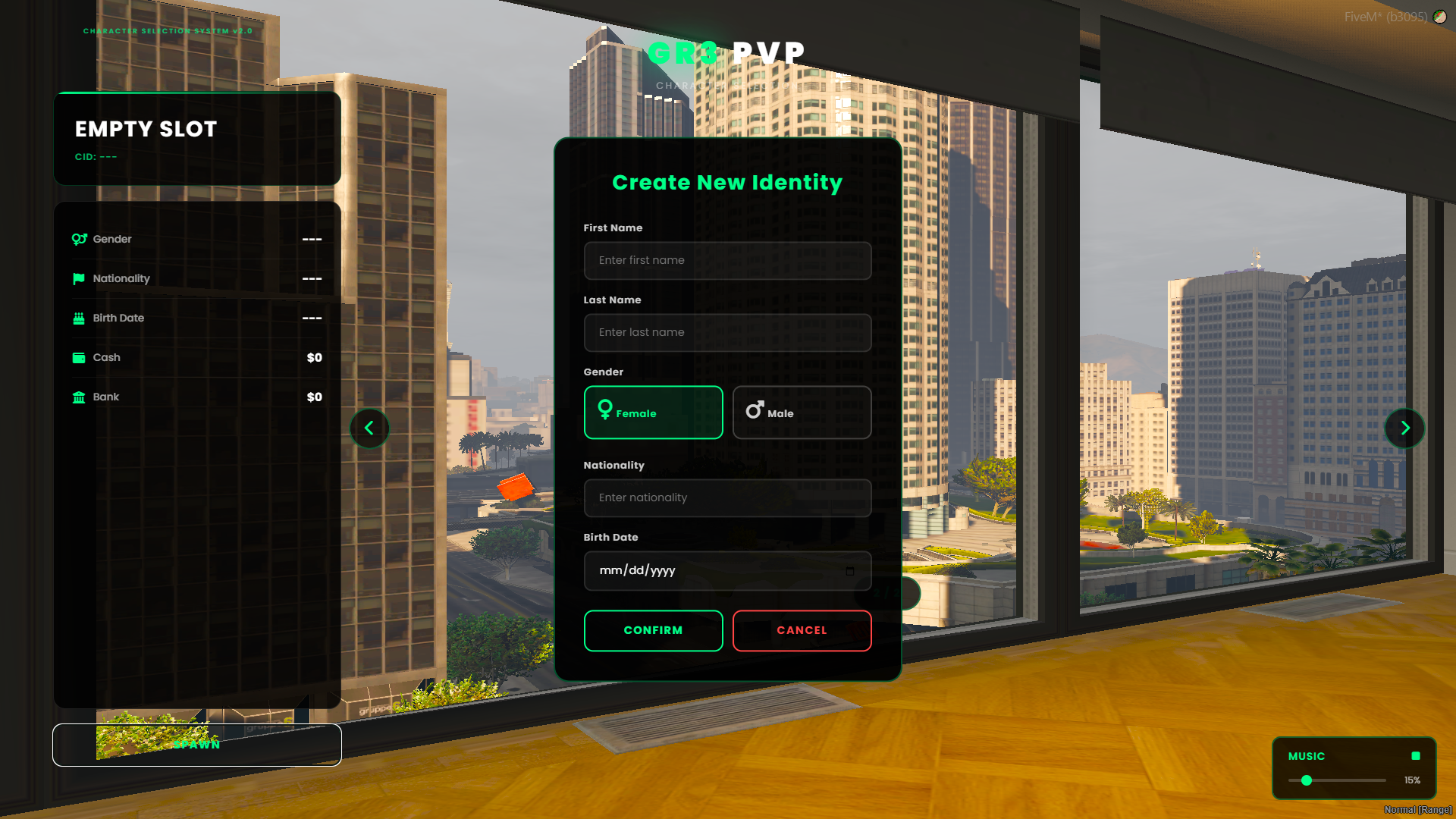Image resolution: width=1456 pixels, height=819 pixels.
Task: Select the Female gender option
Action: (x=653, y=413)
